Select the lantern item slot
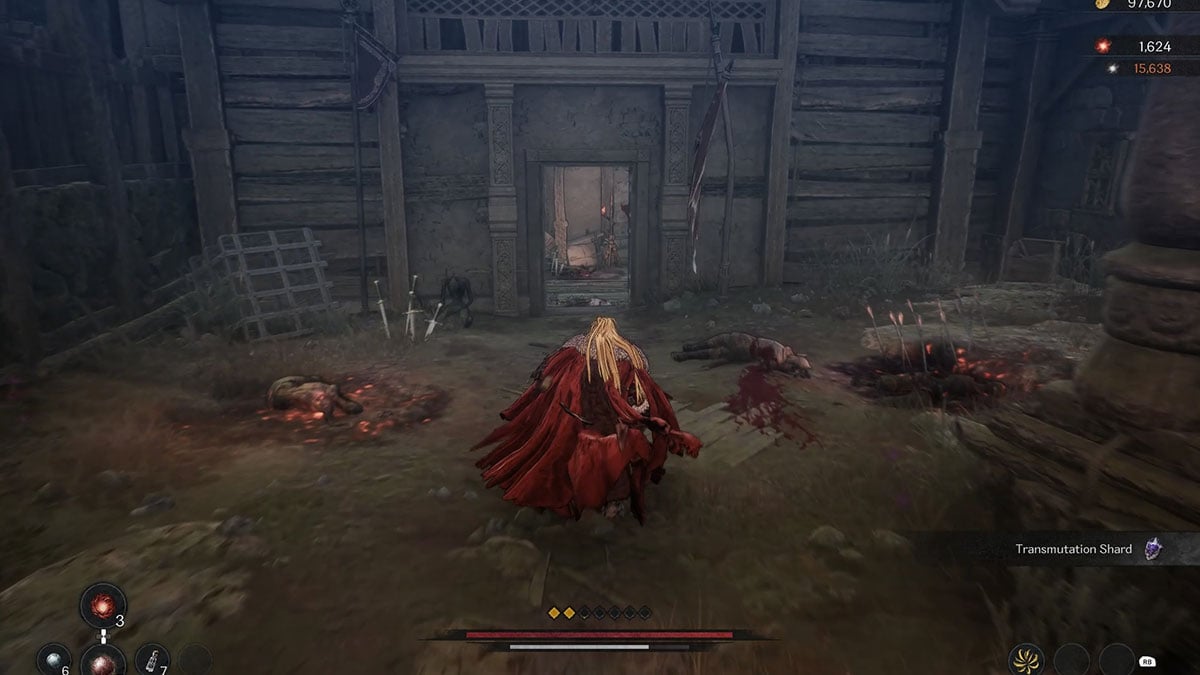 (x=151, y=658)
